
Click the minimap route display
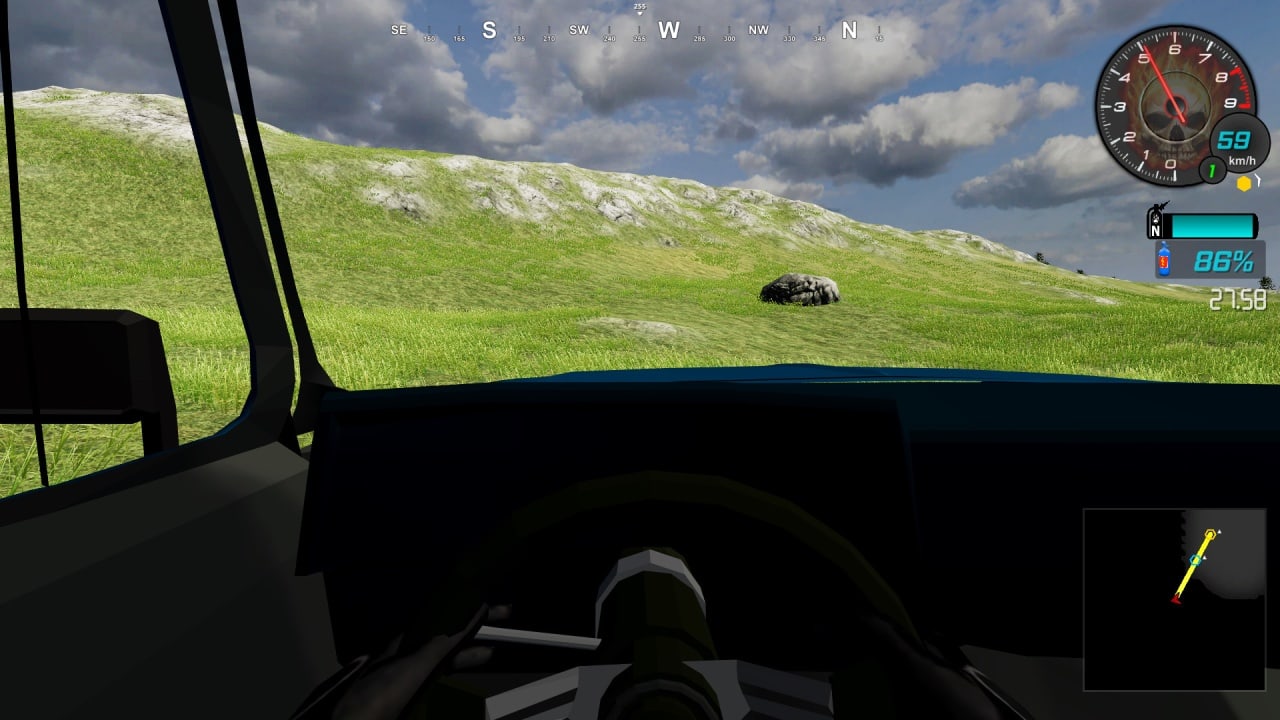pos(1174,599)
